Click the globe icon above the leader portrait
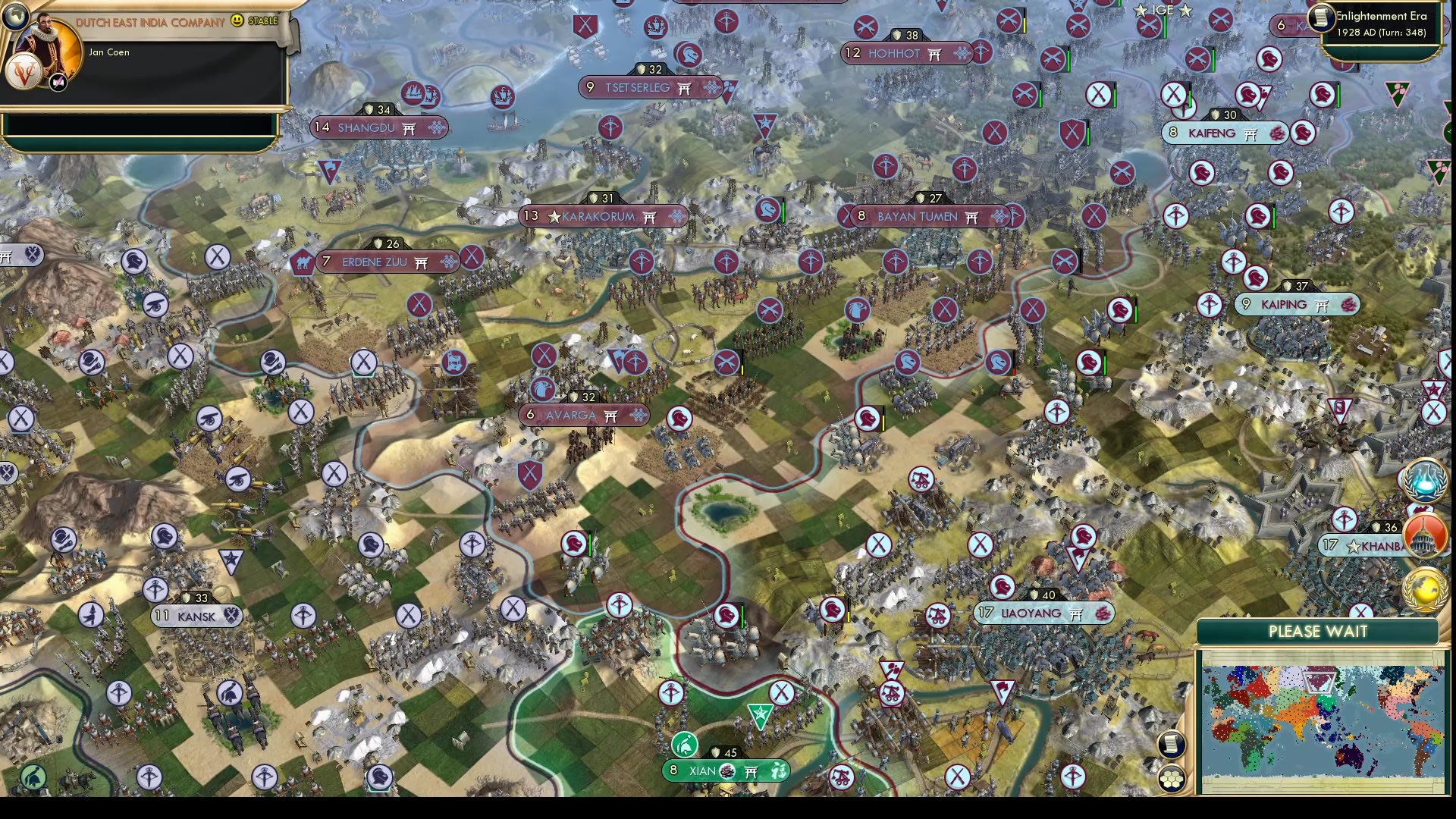Image resolution: width=1456 pixels, height=819 pixels. 16,17
